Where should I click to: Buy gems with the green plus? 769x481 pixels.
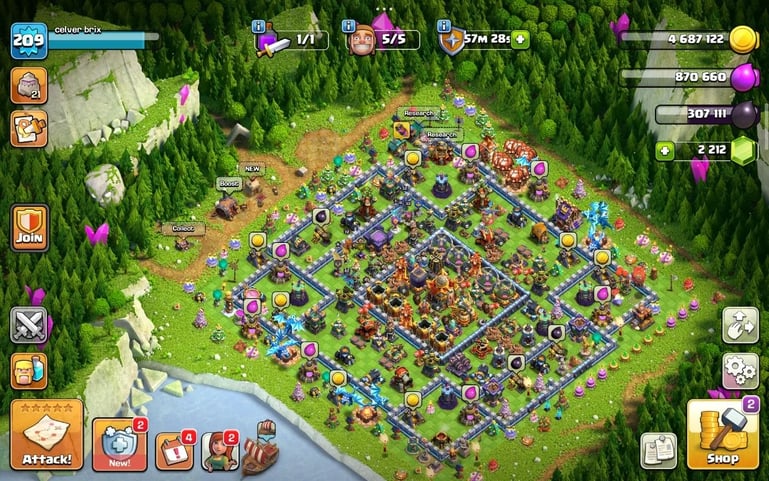coord(661,151)
